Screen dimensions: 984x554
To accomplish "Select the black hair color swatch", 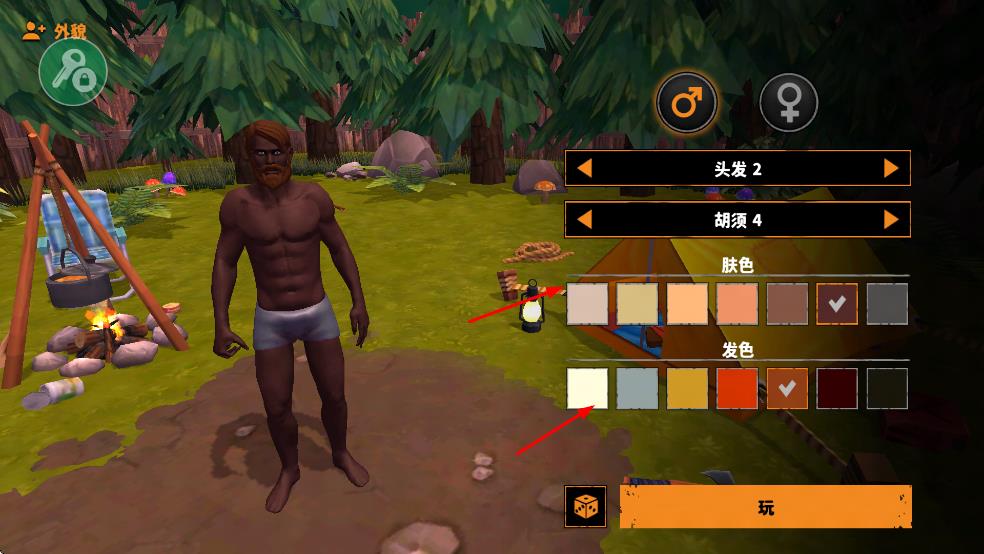I will pos(887,388).
